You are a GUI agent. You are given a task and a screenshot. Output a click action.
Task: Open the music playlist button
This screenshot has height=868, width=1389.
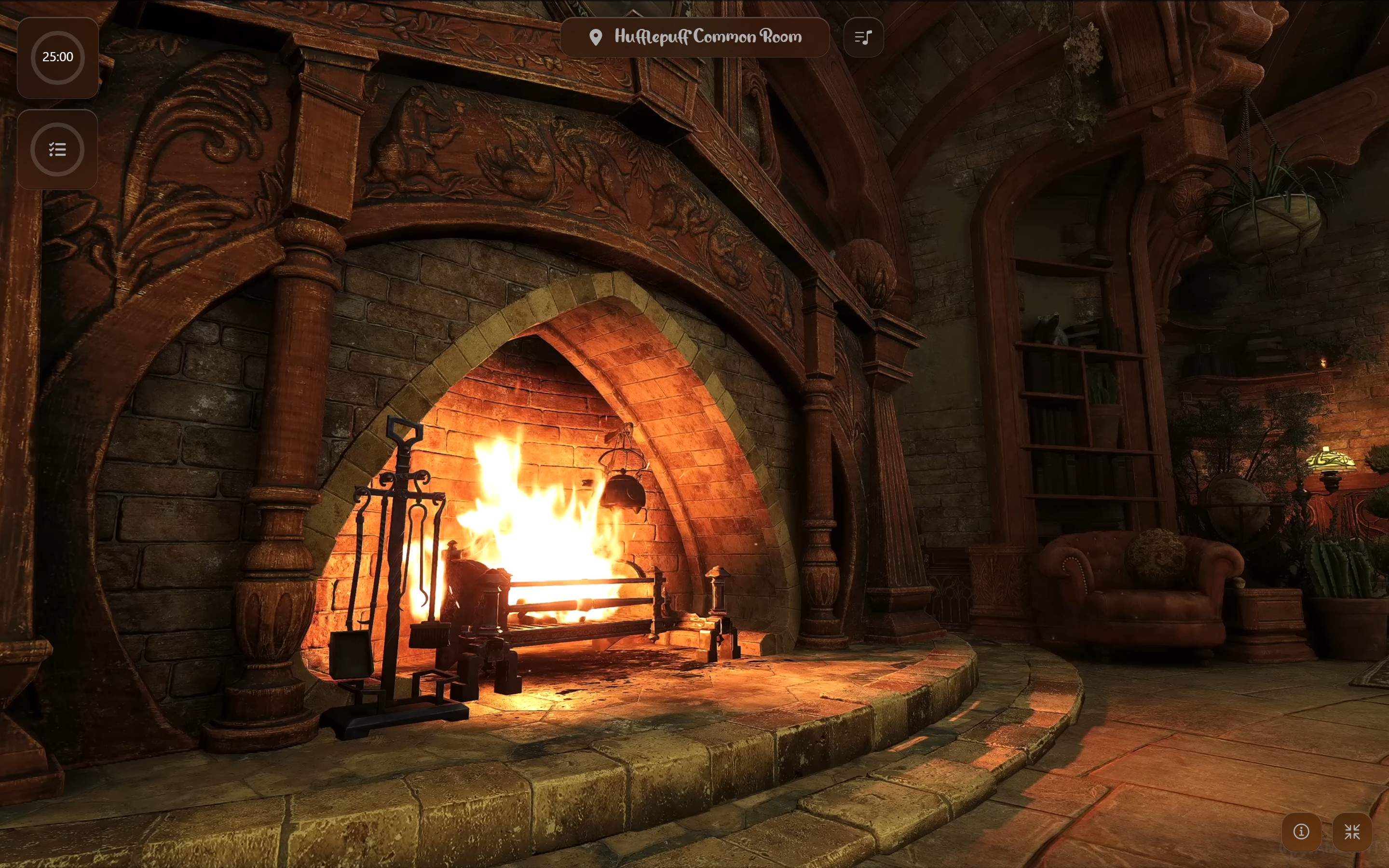coord(863,37)
